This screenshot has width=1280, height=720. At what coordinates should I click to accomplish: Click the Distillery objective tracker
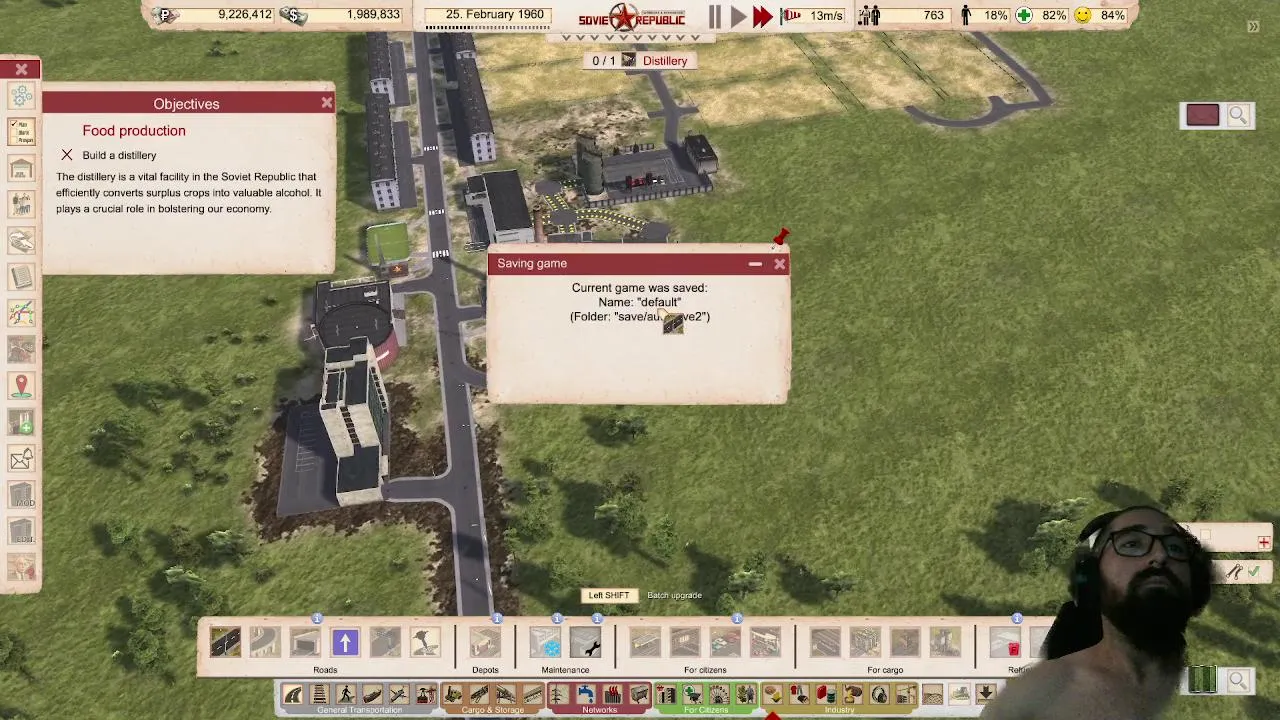pos(641,61)
